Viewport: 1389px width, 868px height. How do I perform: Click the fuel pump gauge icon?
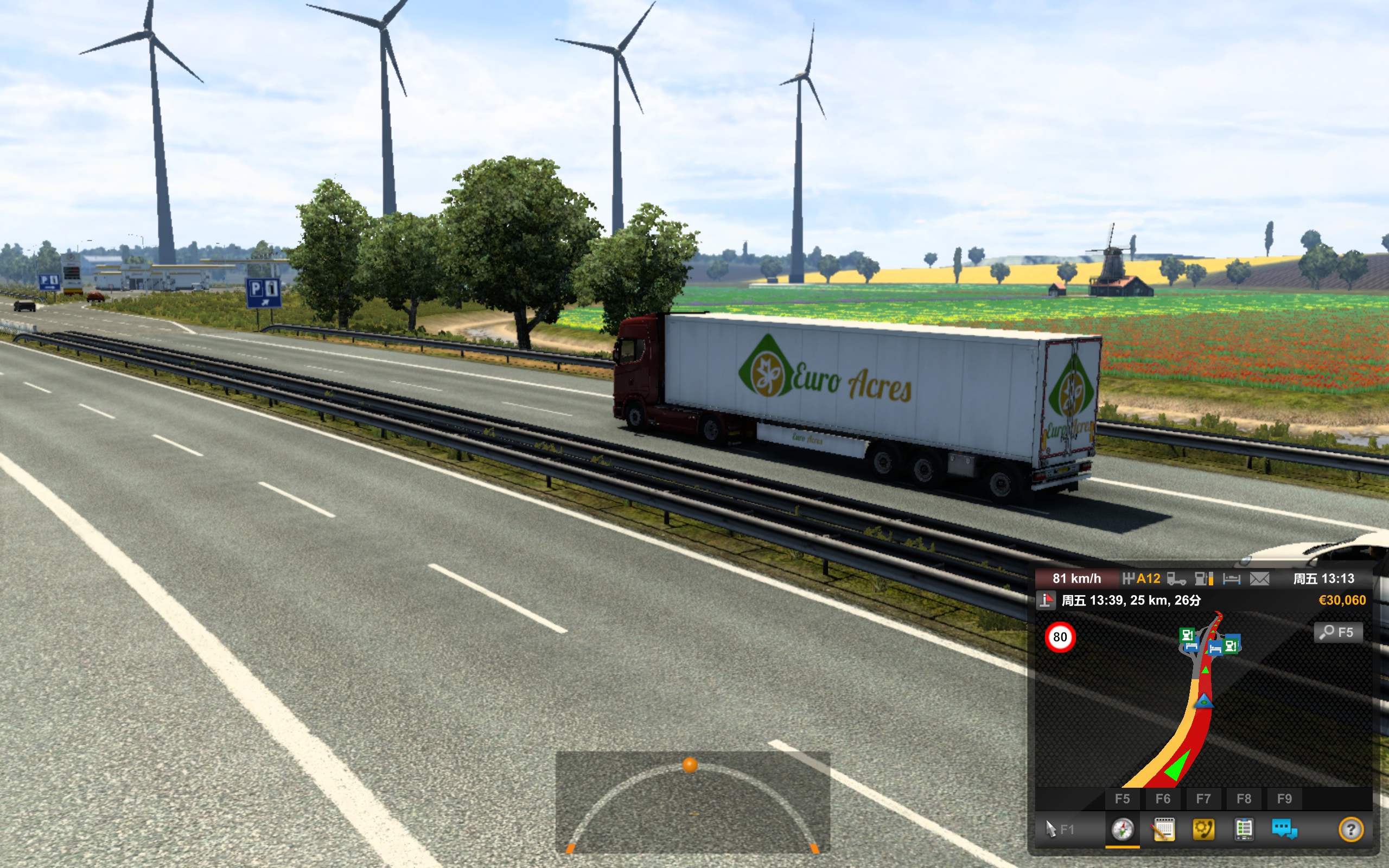click(x=1203, y=579)
